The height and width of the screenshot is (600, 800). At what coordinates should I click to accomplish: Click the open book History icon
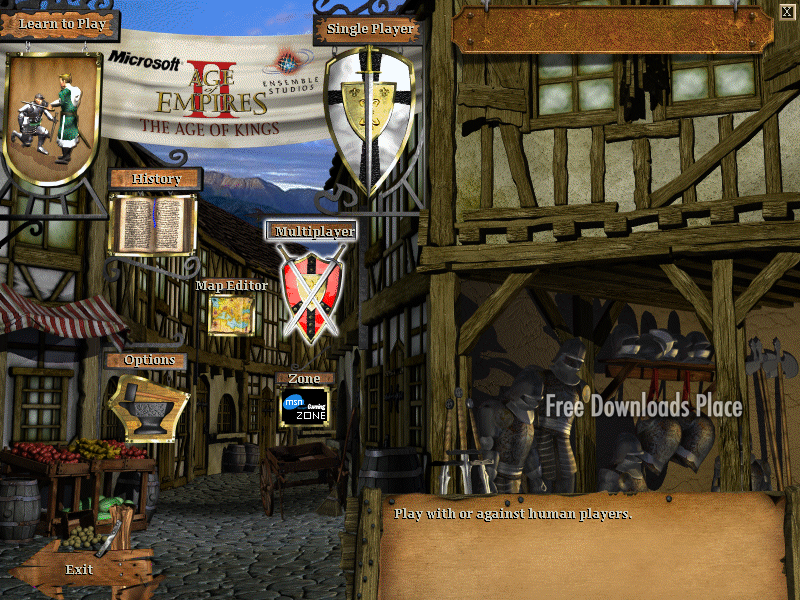(x=152, y=224)
